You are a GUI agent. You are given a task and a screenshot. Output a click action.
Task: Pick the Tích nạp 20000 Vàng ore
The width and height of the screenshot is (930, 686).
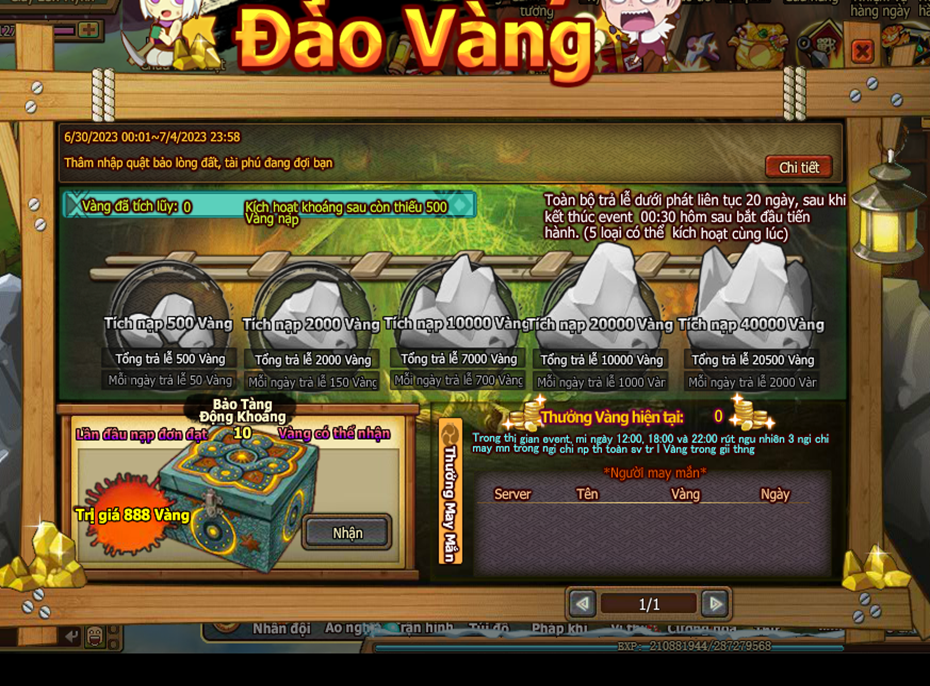coord(600,292)
